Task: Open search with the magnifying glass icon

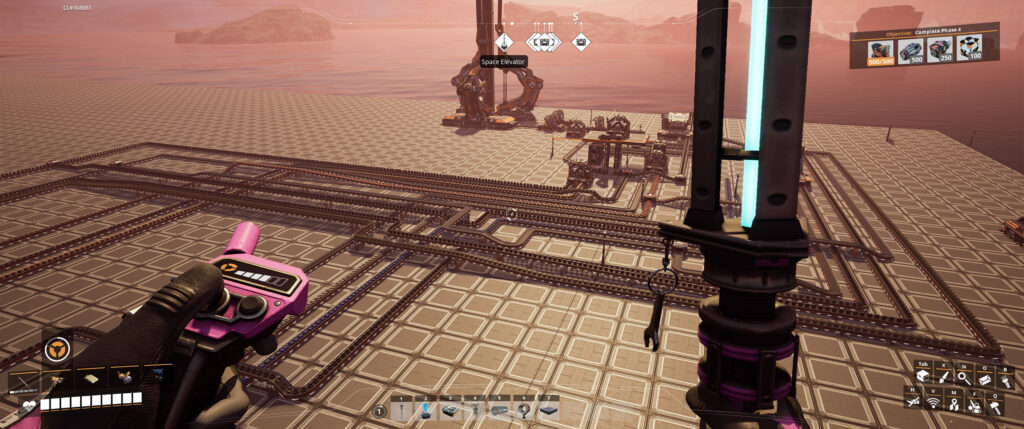Action: pyautogui.click(x=963, y=376)
